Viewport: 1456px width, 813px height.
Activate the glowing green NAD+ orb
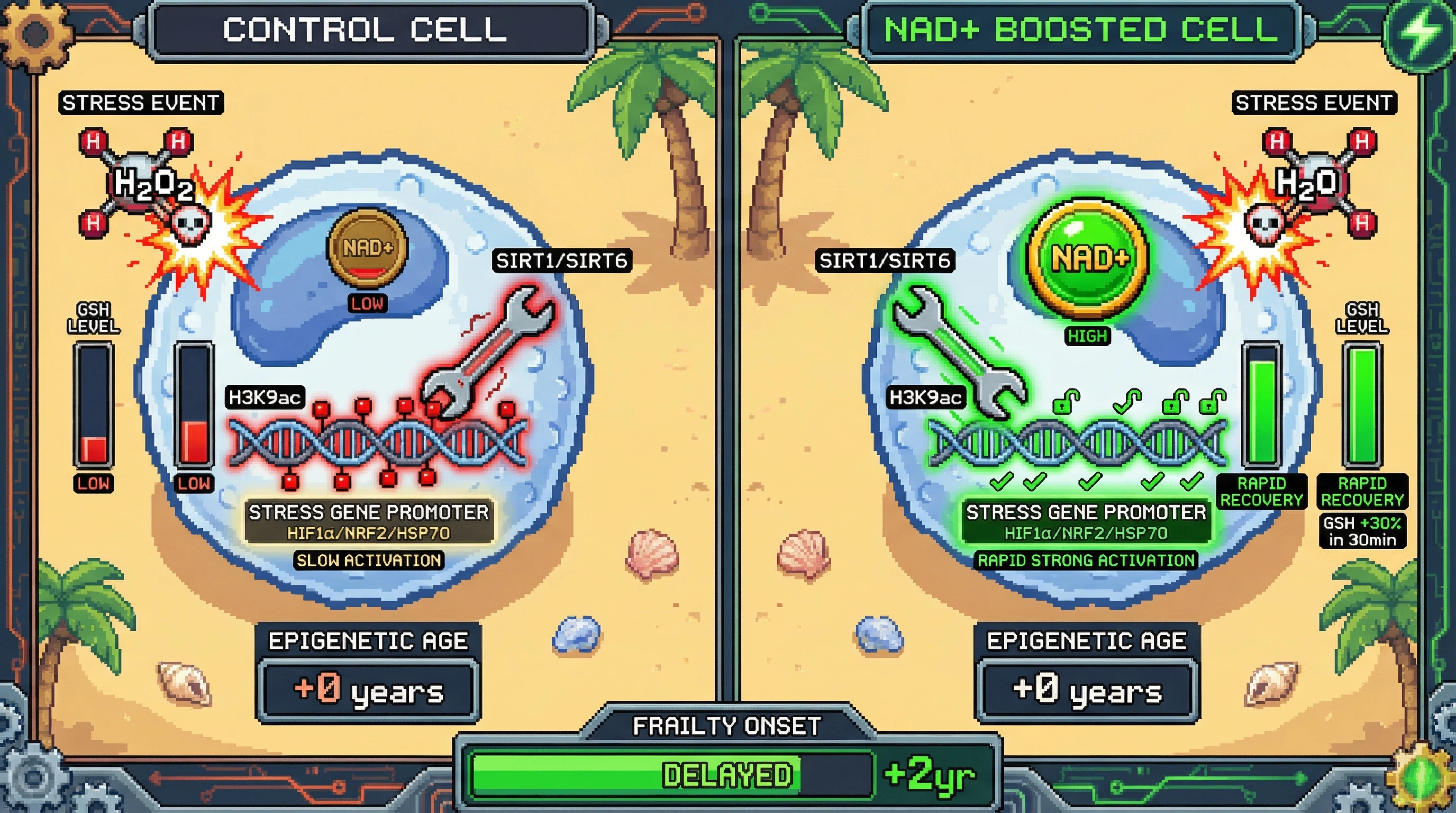pos(1089,258)
